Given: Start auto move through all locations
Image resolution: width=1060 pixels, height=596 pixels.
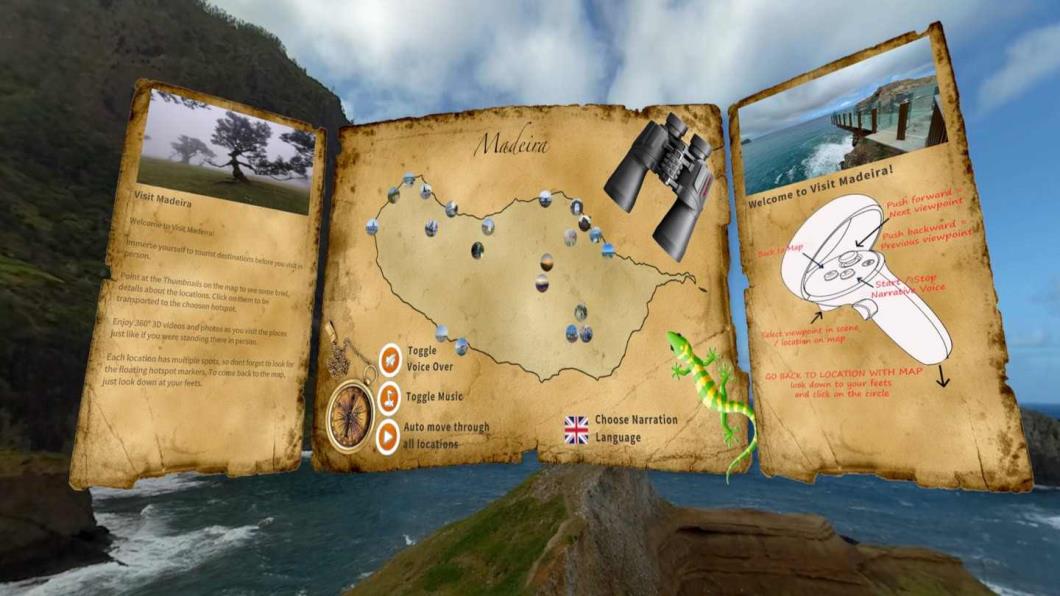Looking at the screenshot, I should tap(389, 436).
